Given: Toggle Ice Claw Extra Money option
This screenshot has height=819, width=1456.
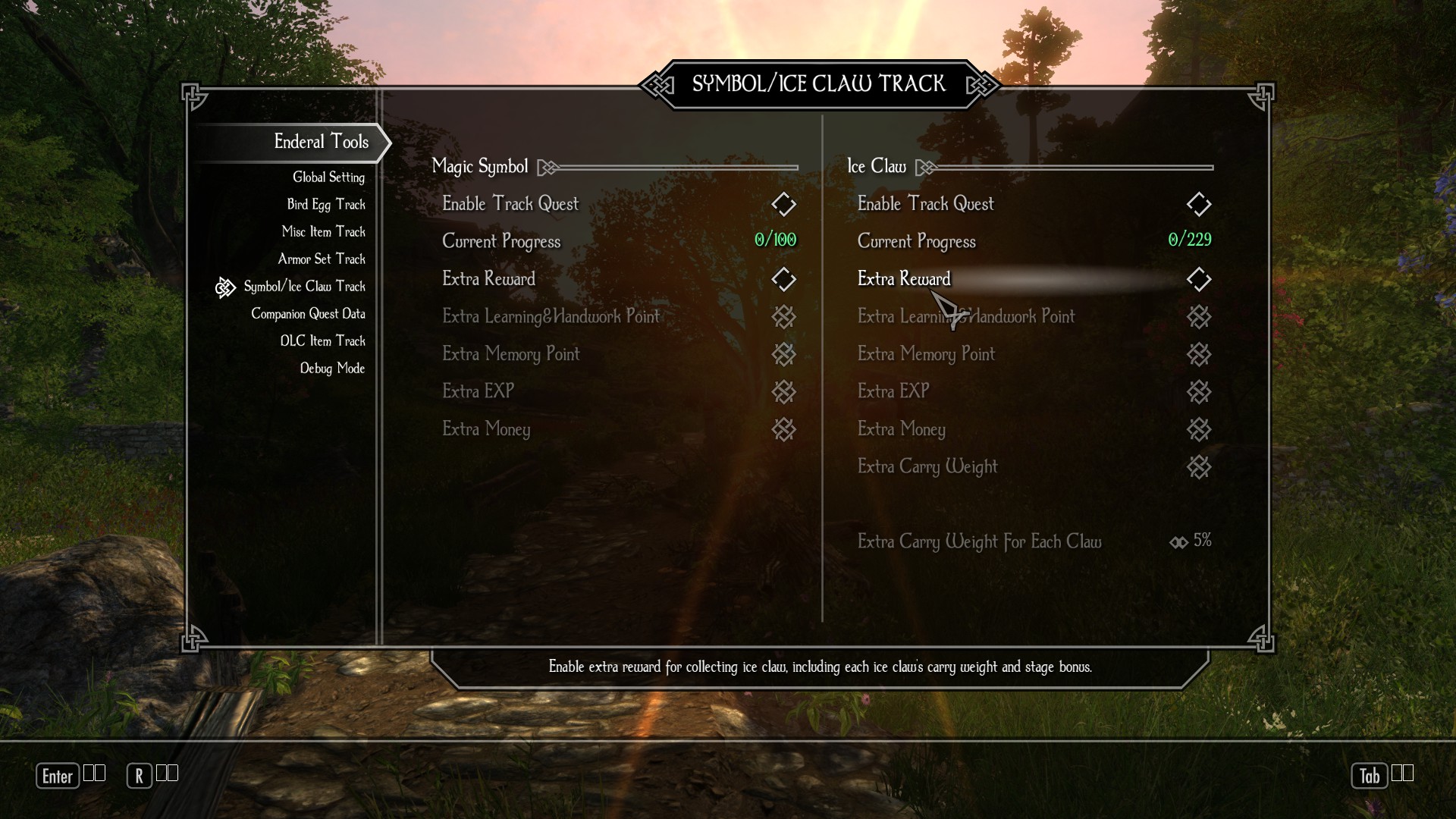Looking at the screenshot, I should [x=1198, y=429].
